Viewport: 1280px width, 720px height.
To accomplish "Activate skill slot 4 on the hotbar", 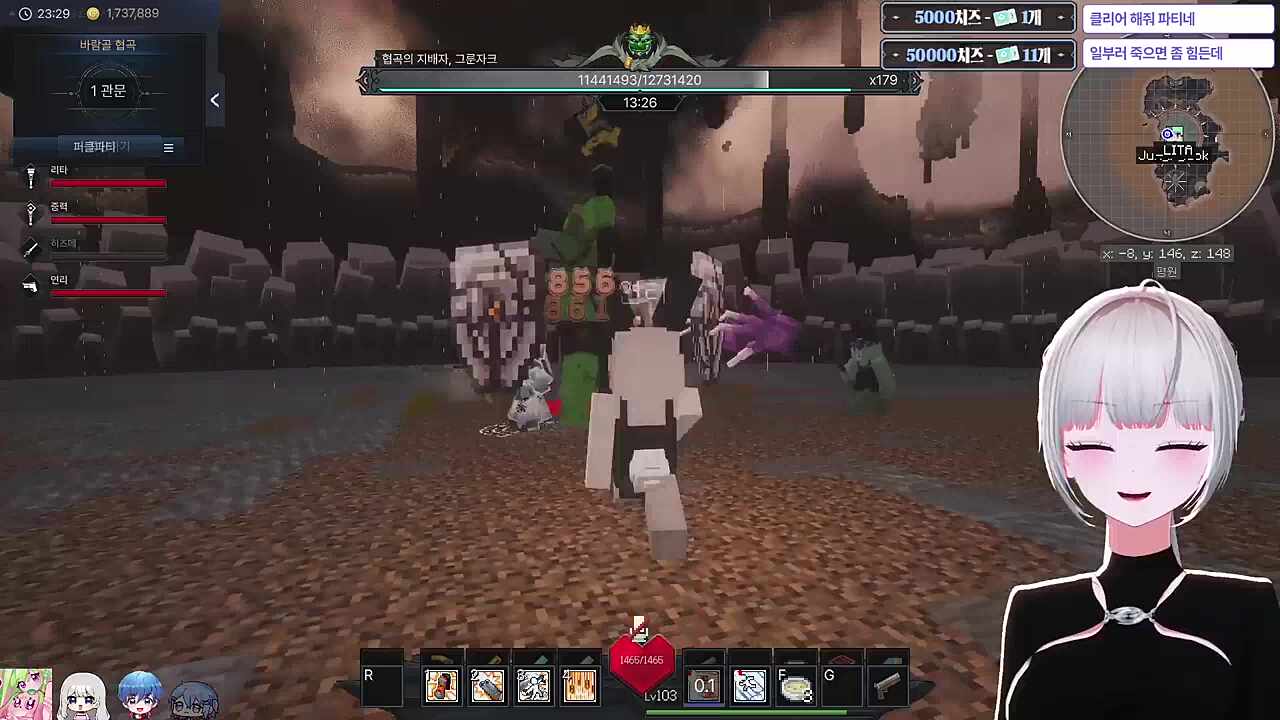I will (579, 685).
